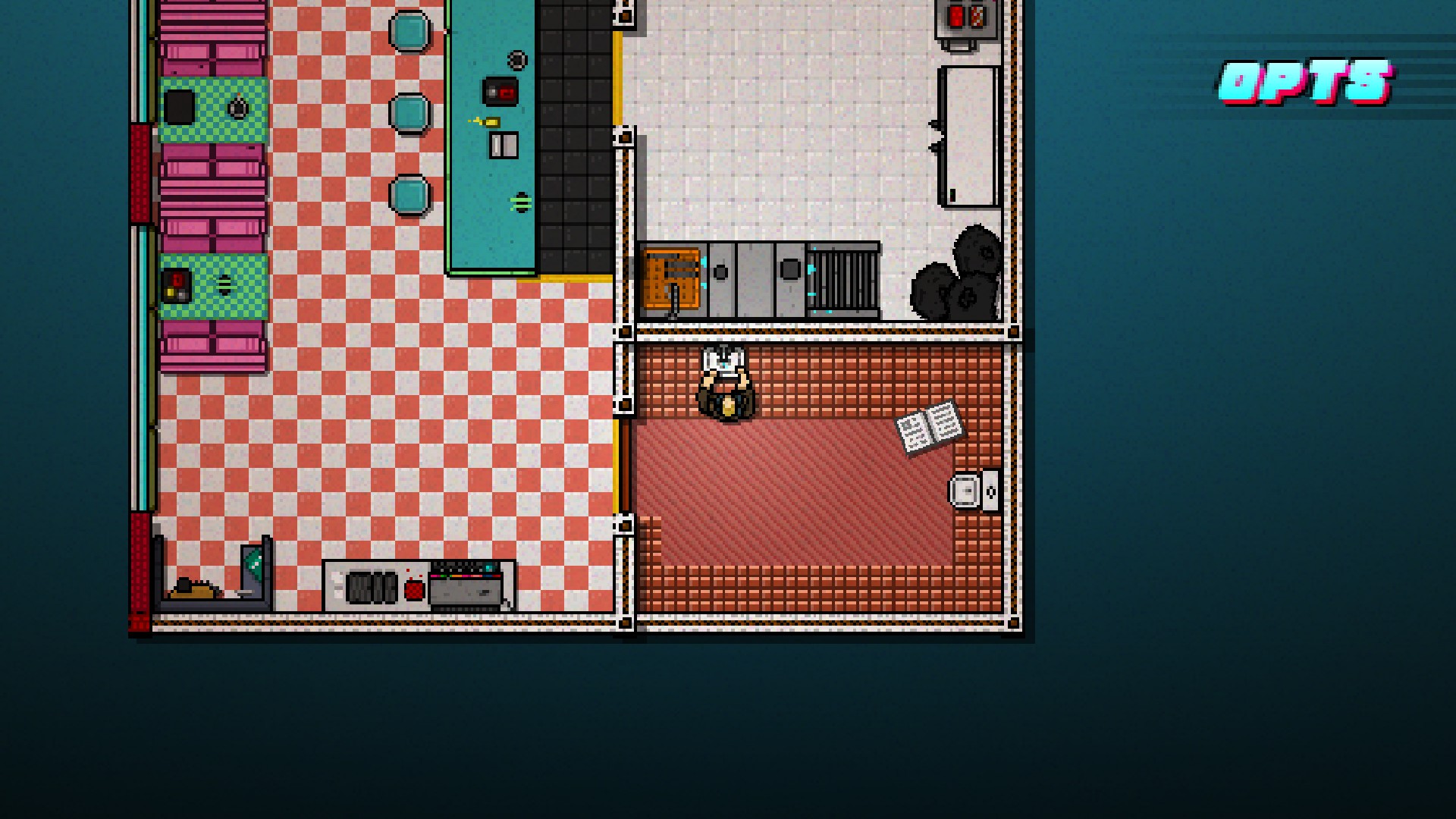The height and width of the screenshot is (819, 1456).
Task: Select the pile of black trash bags
Action: 963,273
